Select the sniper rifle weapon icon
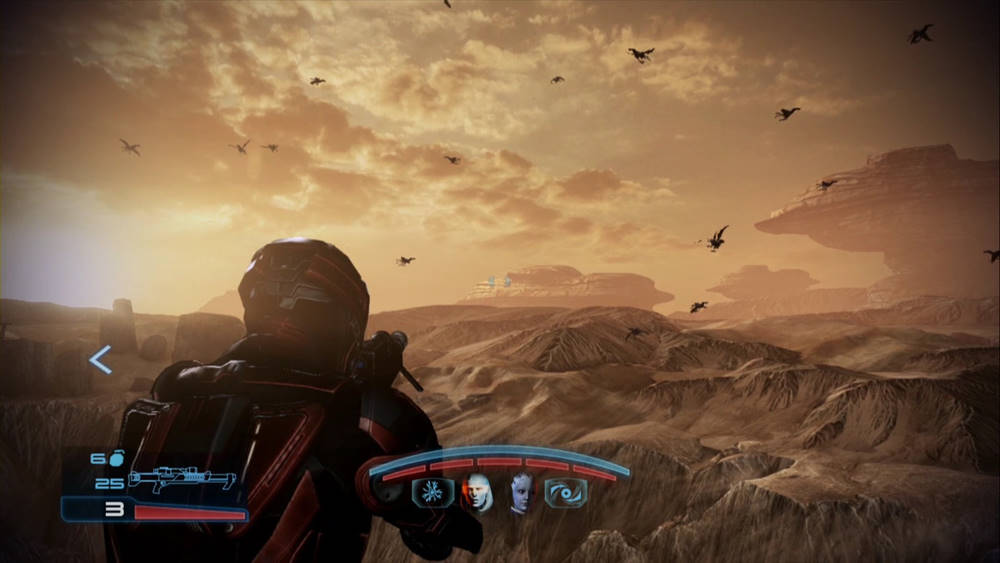The image size is (1000, 563). 181,482
